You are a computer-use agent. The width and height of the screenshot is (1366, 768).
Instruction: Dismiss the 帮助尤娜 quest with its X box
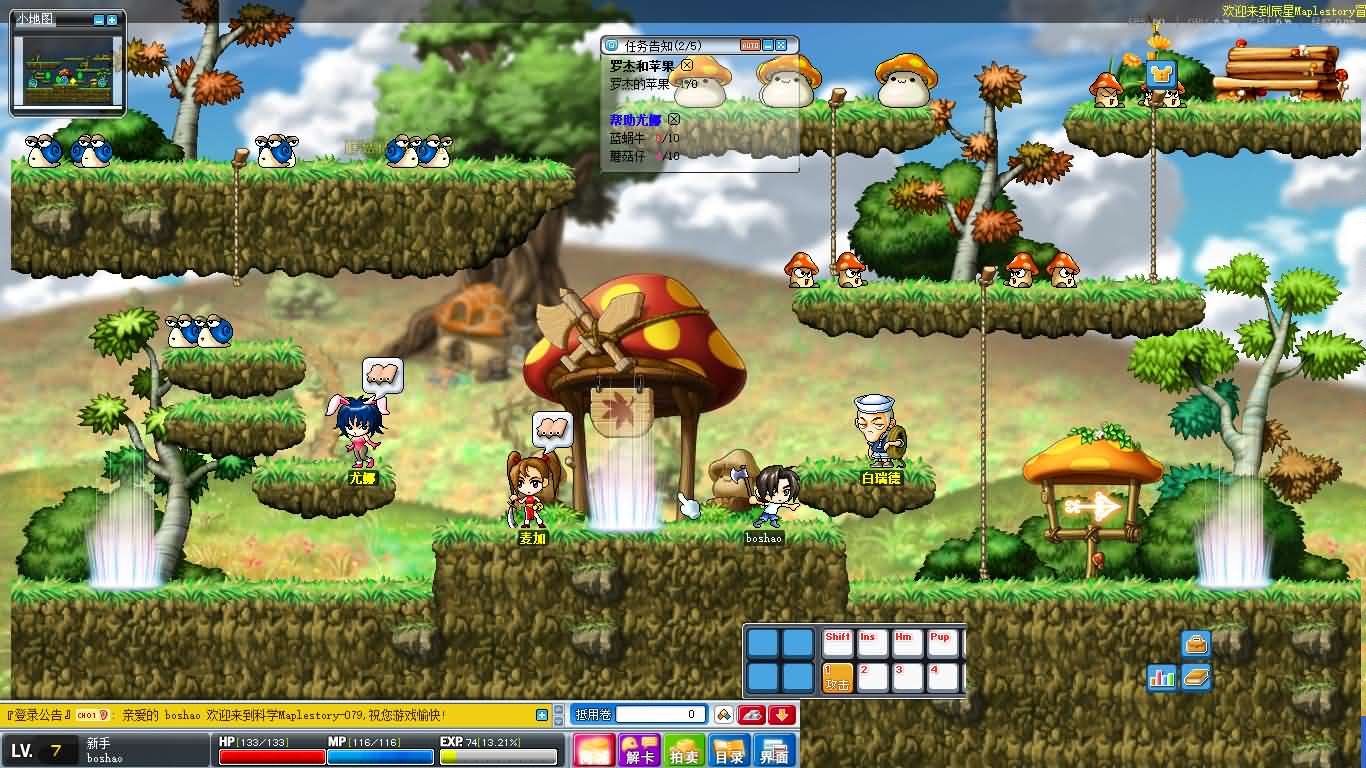673,120
